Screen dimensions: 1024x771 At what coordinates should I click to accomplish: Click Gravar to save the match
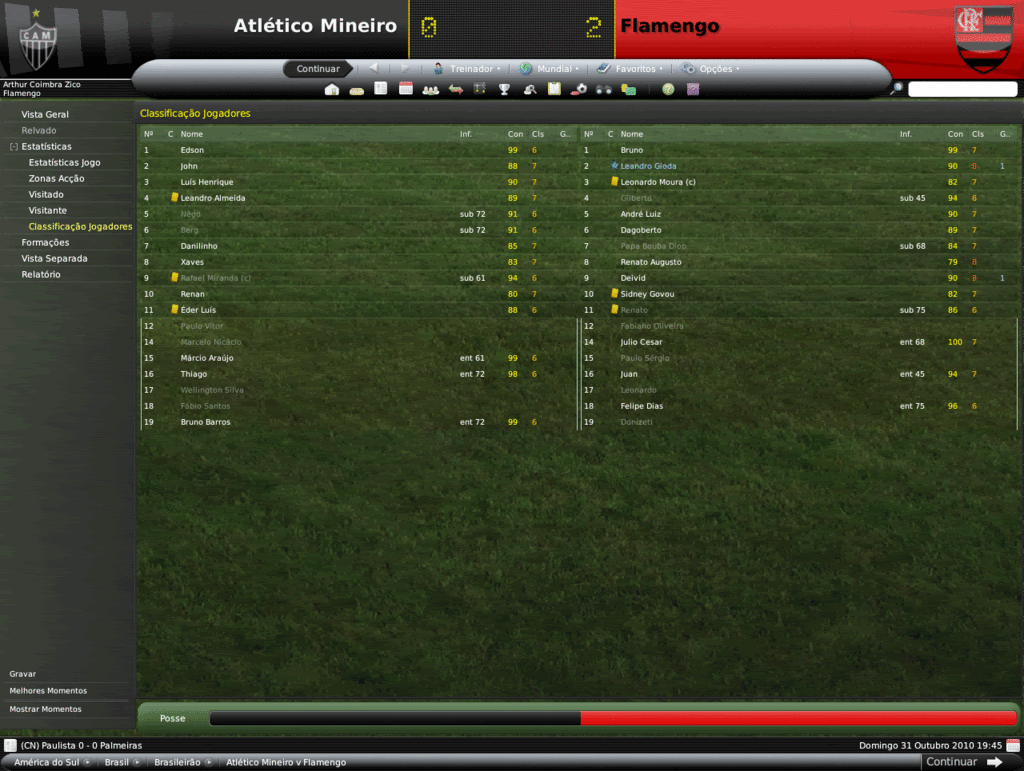[x=23, y=675]
